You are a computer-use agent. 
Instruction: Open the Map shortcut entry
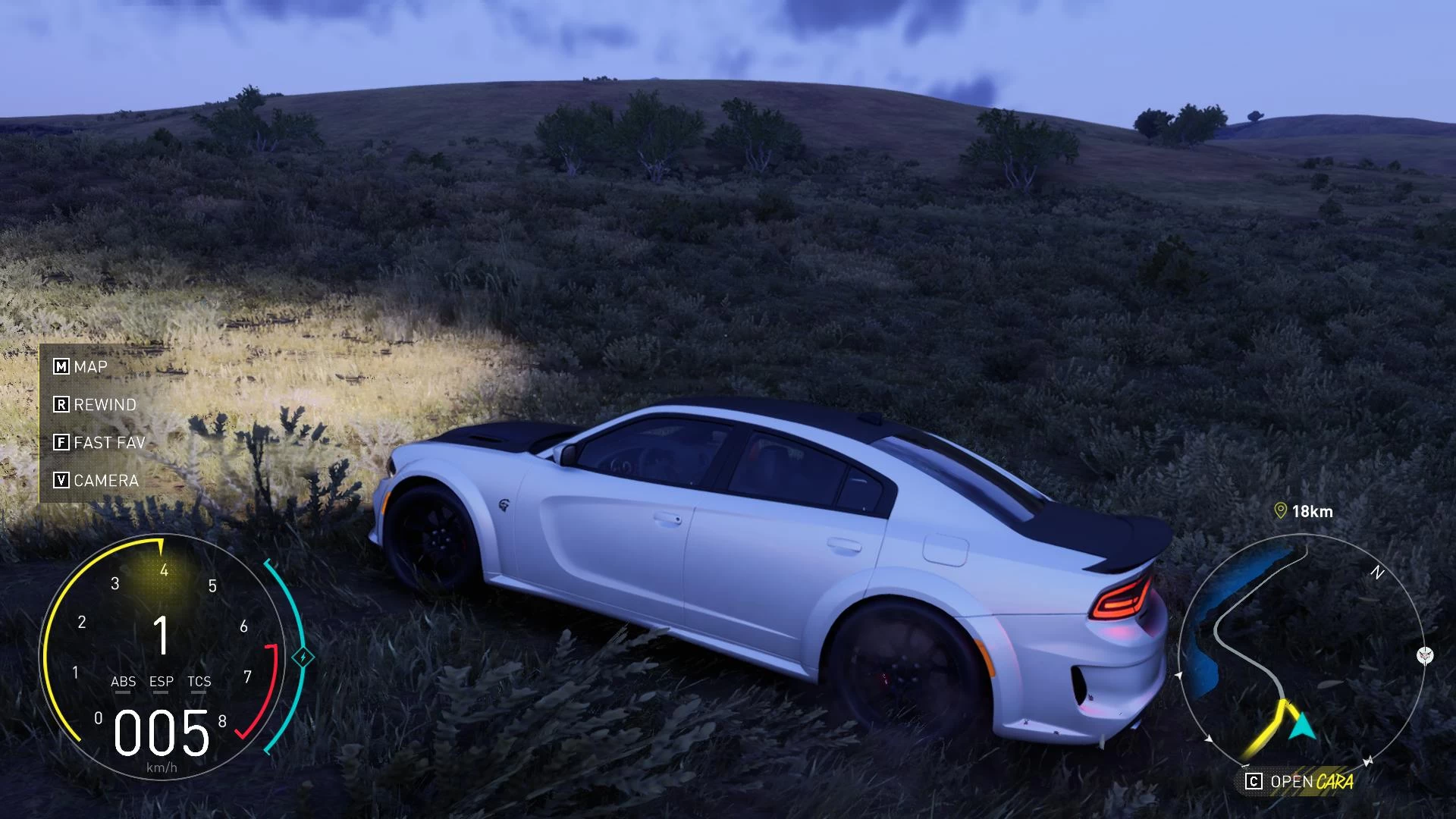pyautogui.click(x=81, y=367)
